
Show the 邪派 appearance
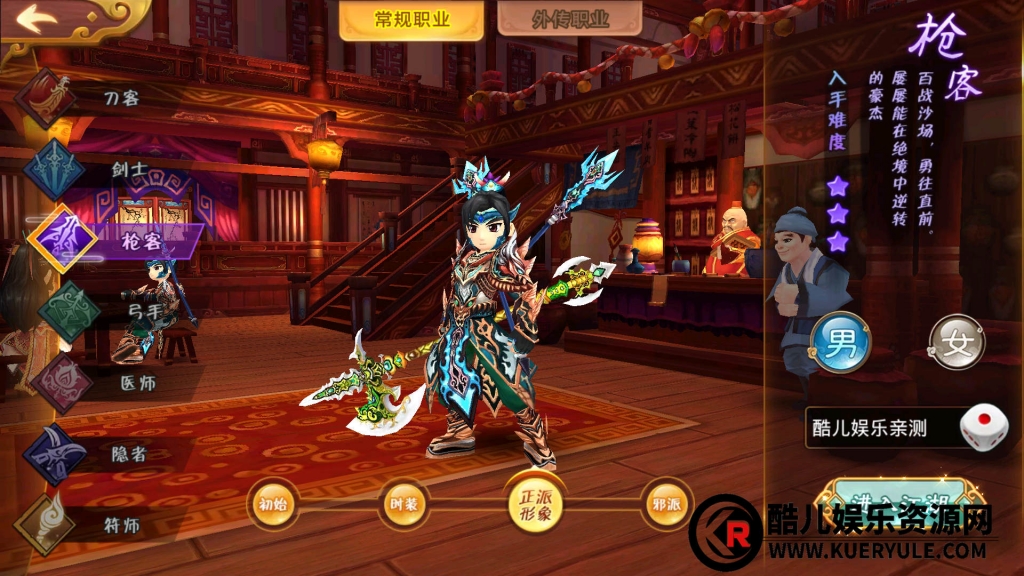click(666, 504)
